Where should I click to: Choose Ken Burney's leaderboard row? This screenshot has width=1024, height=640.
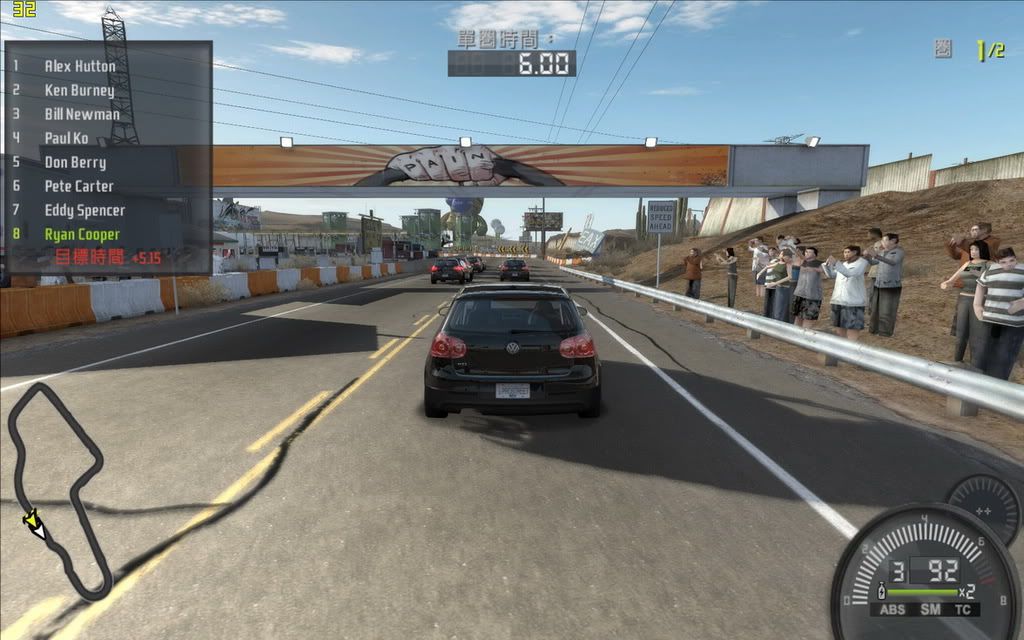79,90
